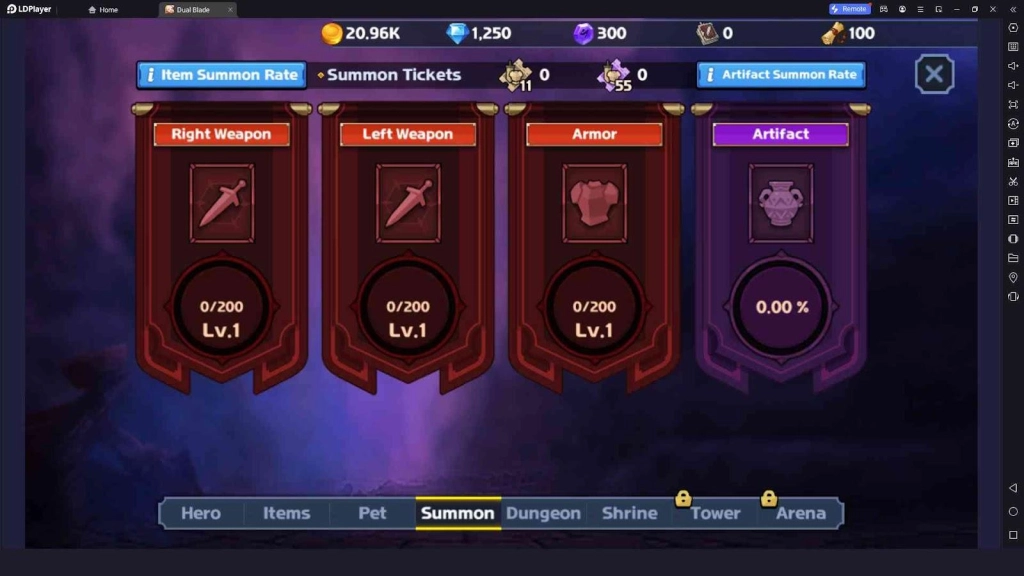
Task: Show the Artifact Summon Rate info
Action: click(x=780, y=75)
